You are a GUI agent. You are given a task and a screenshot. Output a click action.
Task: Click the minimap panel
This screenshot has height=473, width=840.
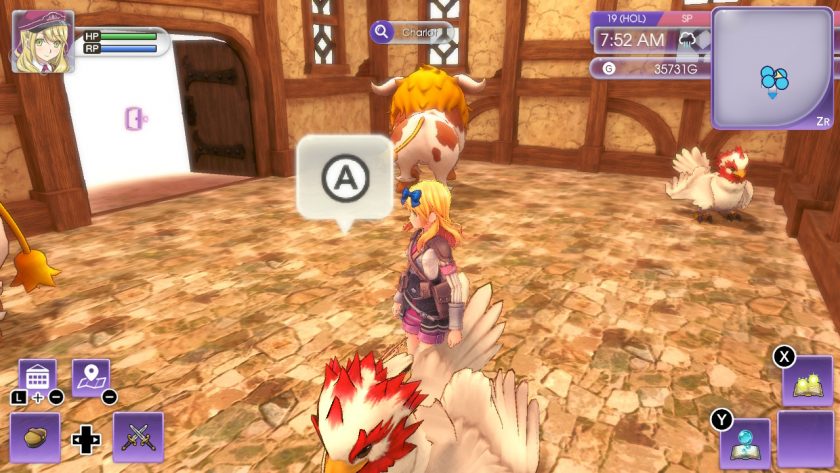tap(774, 68)
